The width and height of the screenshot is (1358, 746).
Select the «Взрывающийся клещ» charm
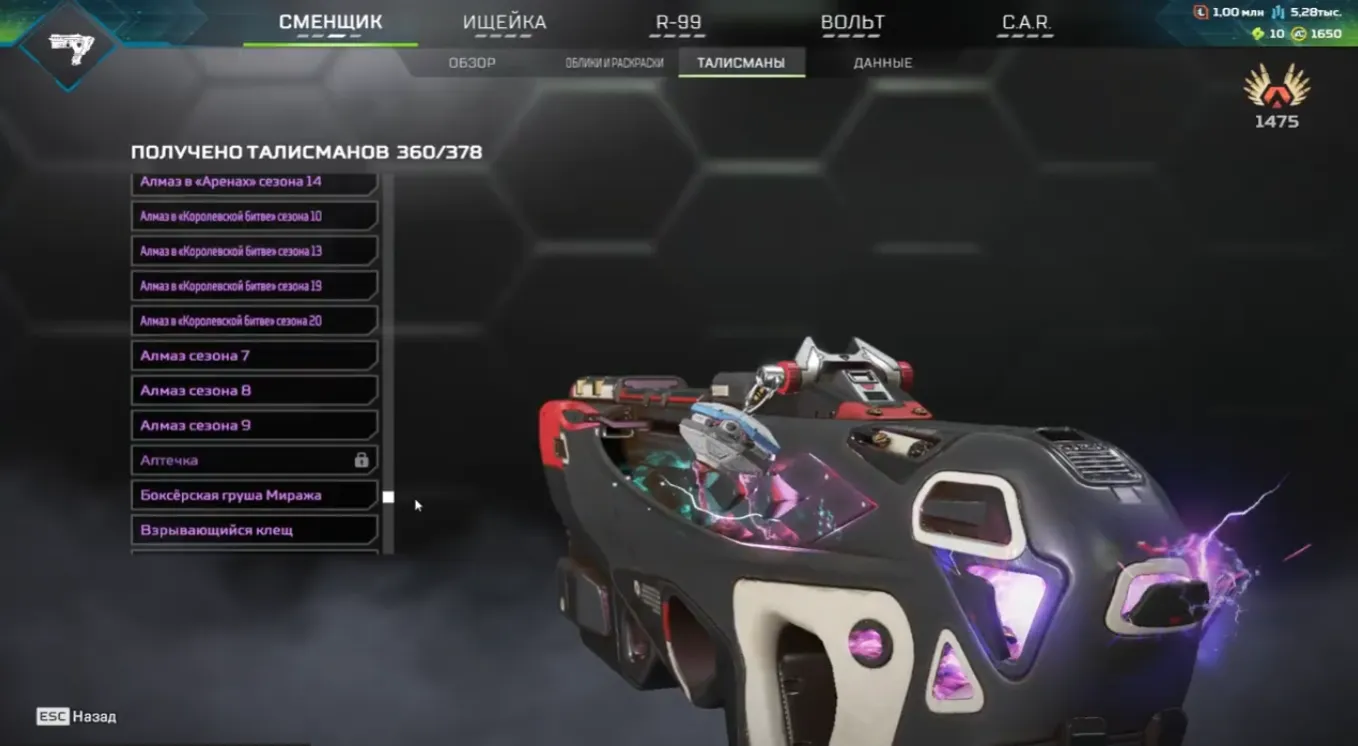coord(253,530)
